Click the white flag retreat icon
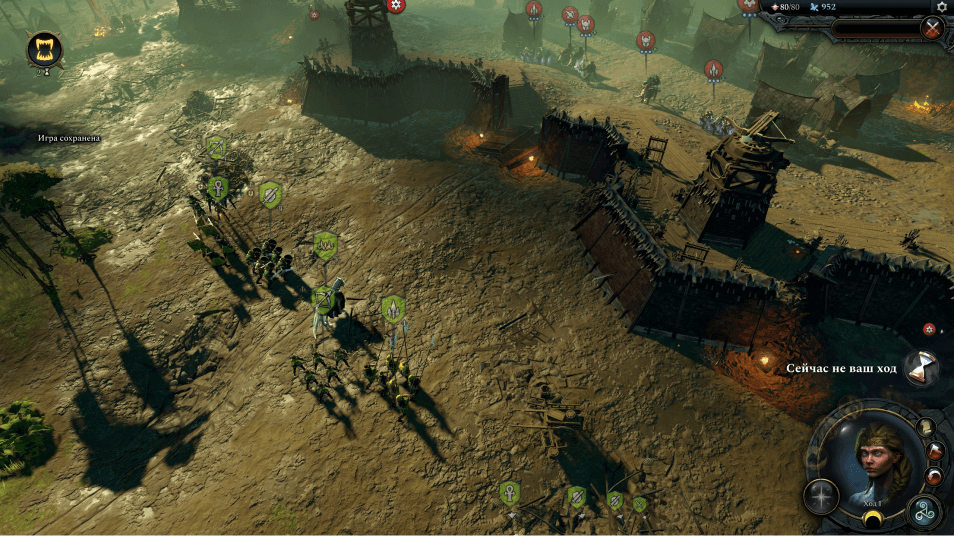Image resolution: width=954 pixels, height=536 pixels. click(x=936, y=450)
